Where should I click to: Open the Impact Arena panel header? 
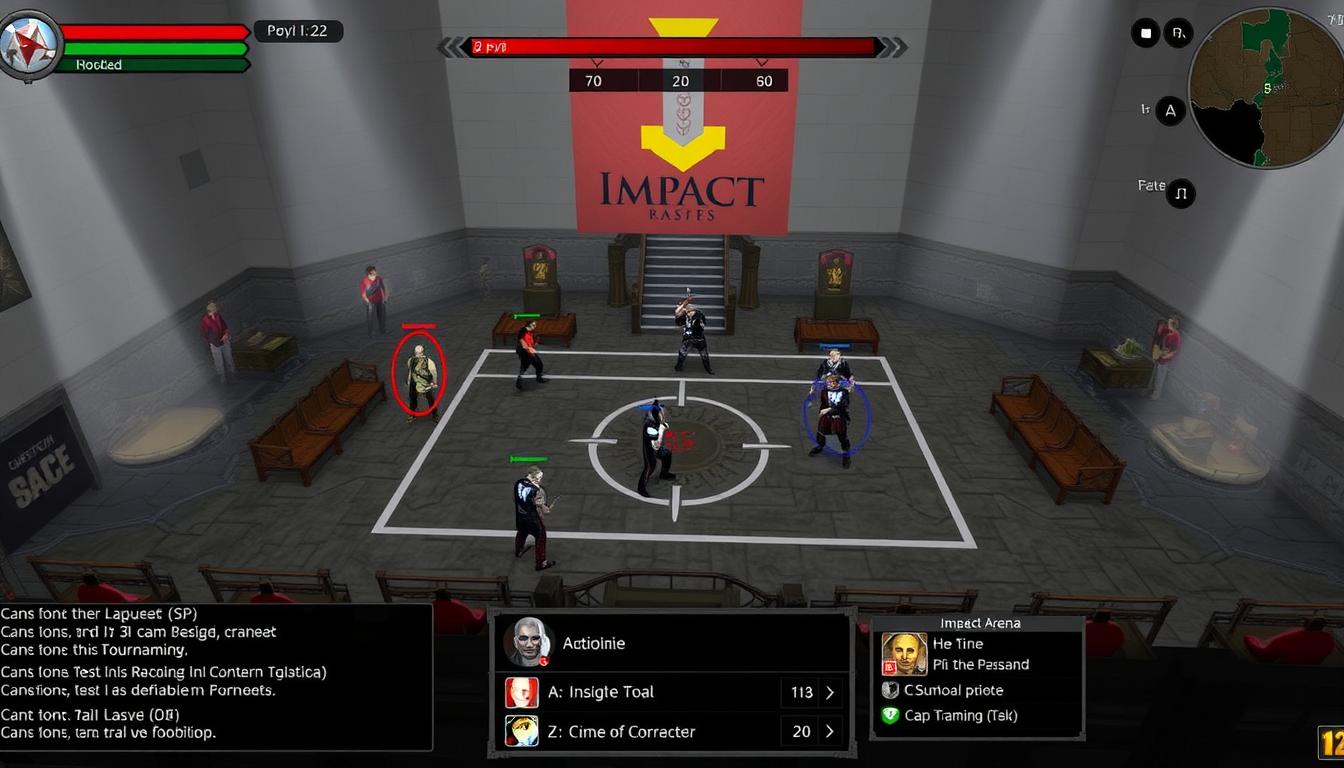(x=978, y=622)
